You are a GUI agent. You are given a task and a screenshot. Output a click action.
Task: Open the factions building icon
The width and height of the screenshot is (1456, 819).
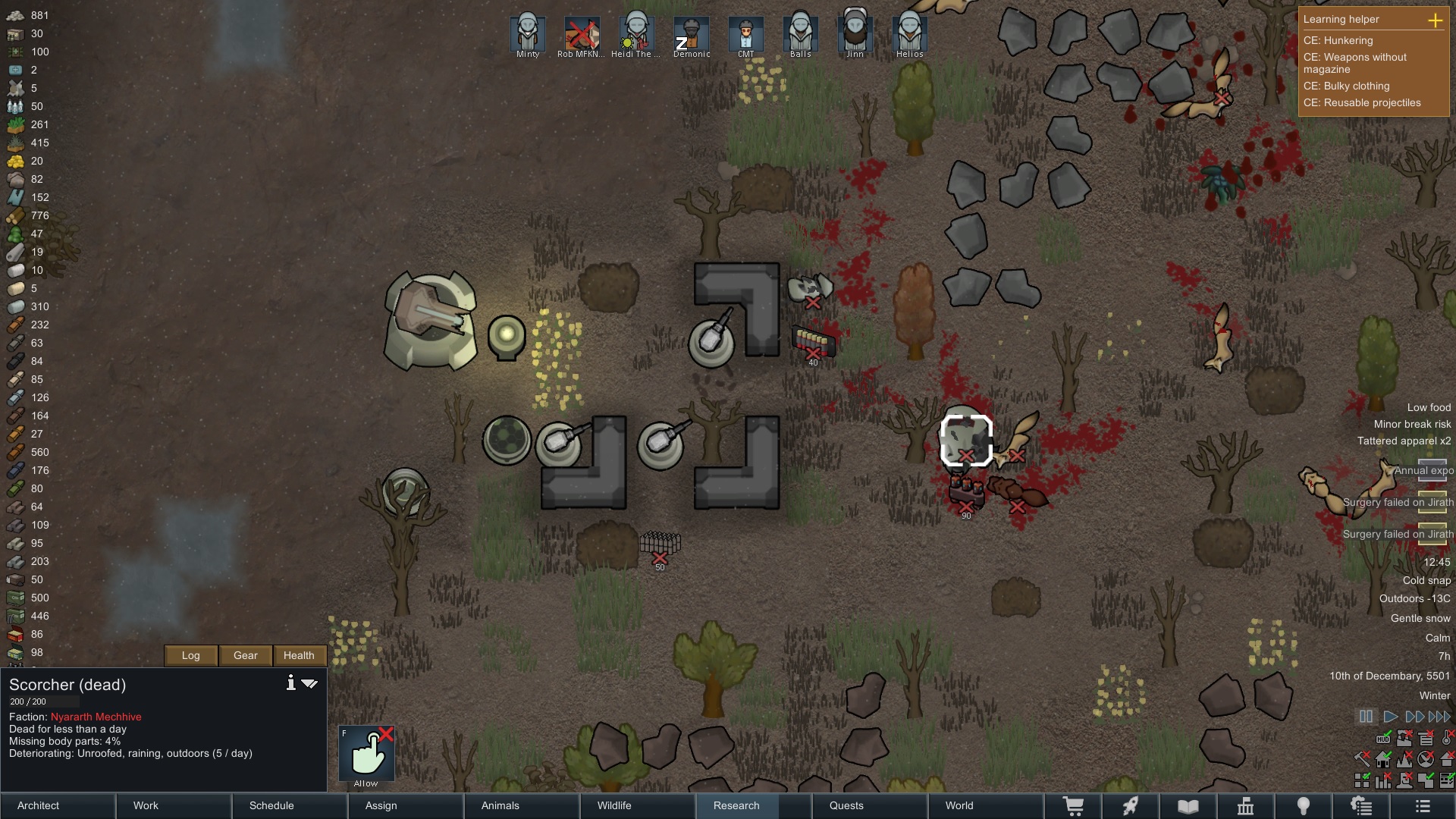pyautogui.click(x=1246, y=806)
